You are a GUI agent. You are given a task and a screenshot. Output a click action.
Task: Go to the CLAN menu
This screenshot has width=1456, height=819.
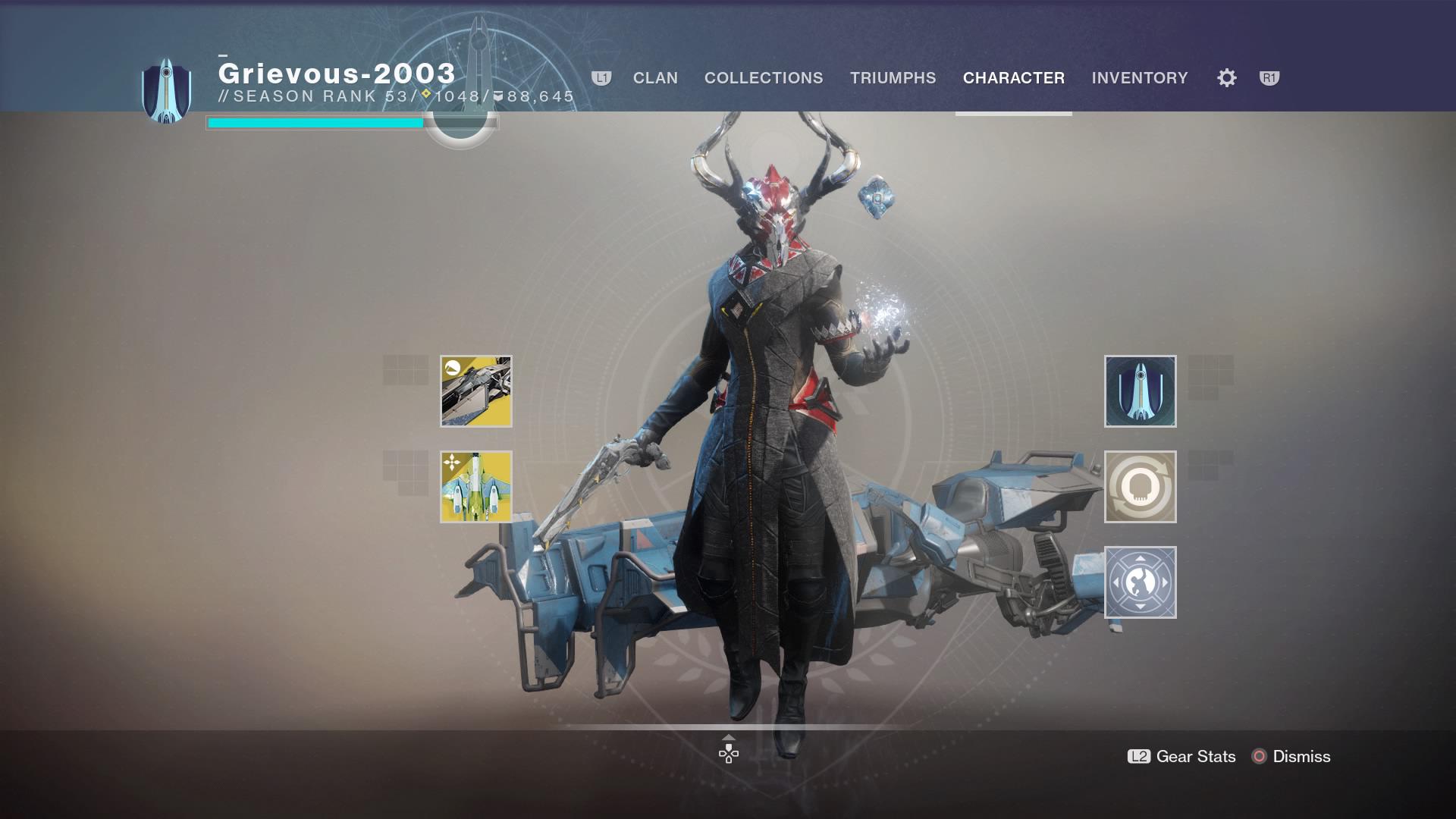point(655,77)
